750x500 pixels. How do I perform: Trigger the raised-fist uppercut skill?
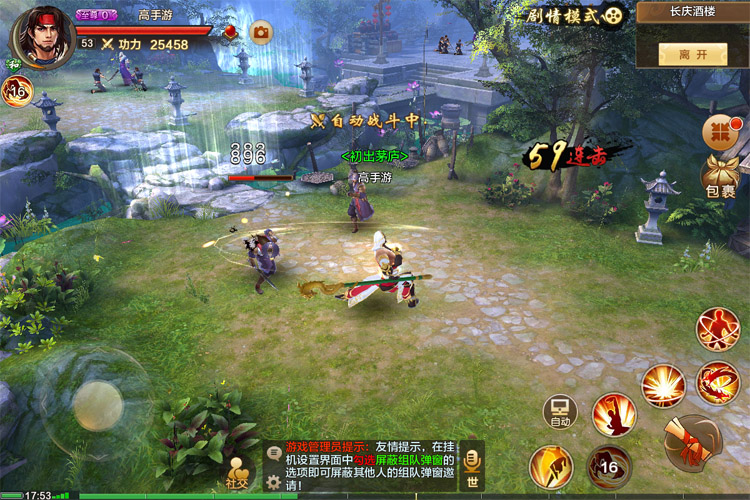pyautogui.click(x=614, y=414)
